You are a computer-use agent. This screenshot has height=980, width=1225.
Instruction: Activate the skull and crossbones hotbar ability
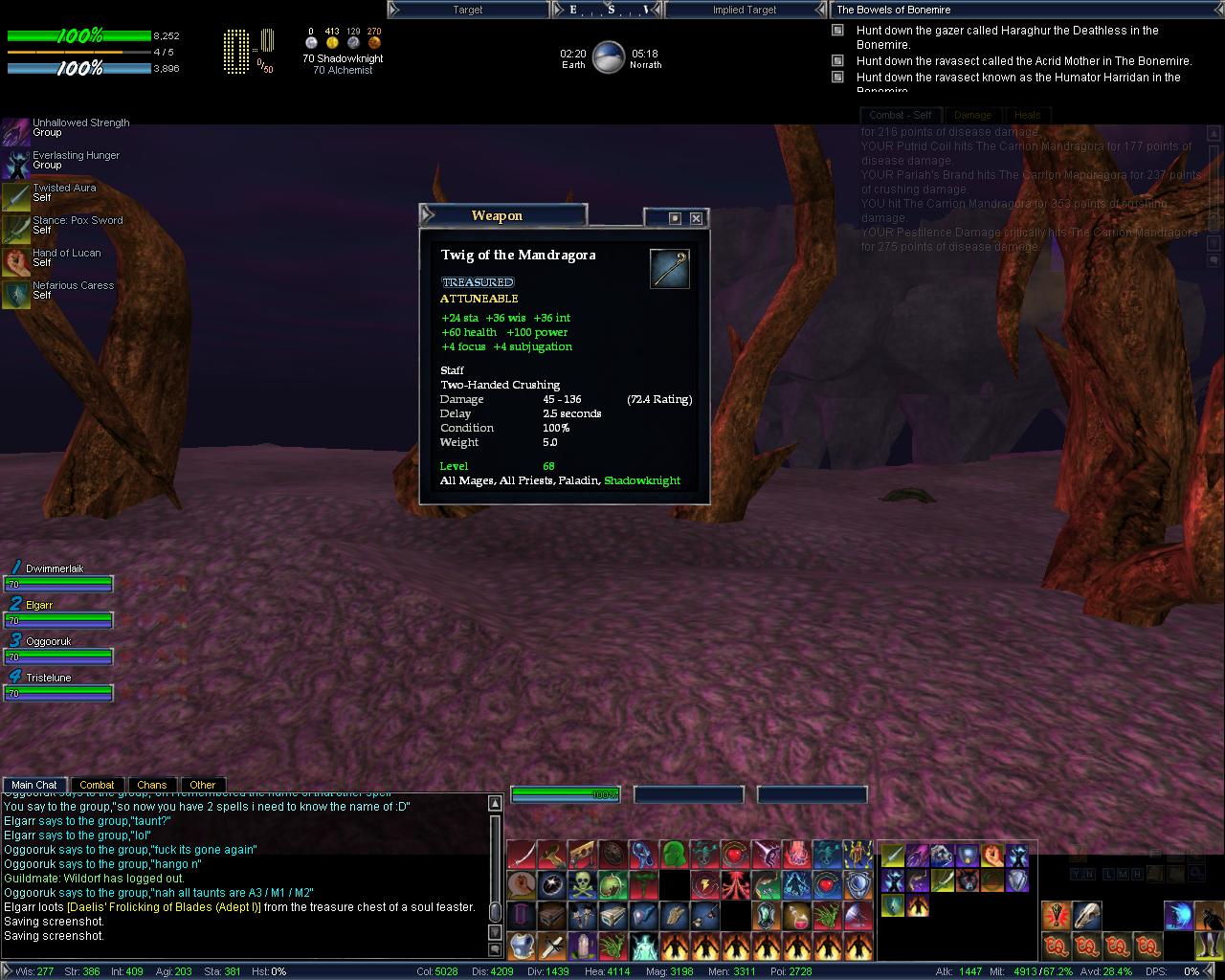click(x=582, y=884)
